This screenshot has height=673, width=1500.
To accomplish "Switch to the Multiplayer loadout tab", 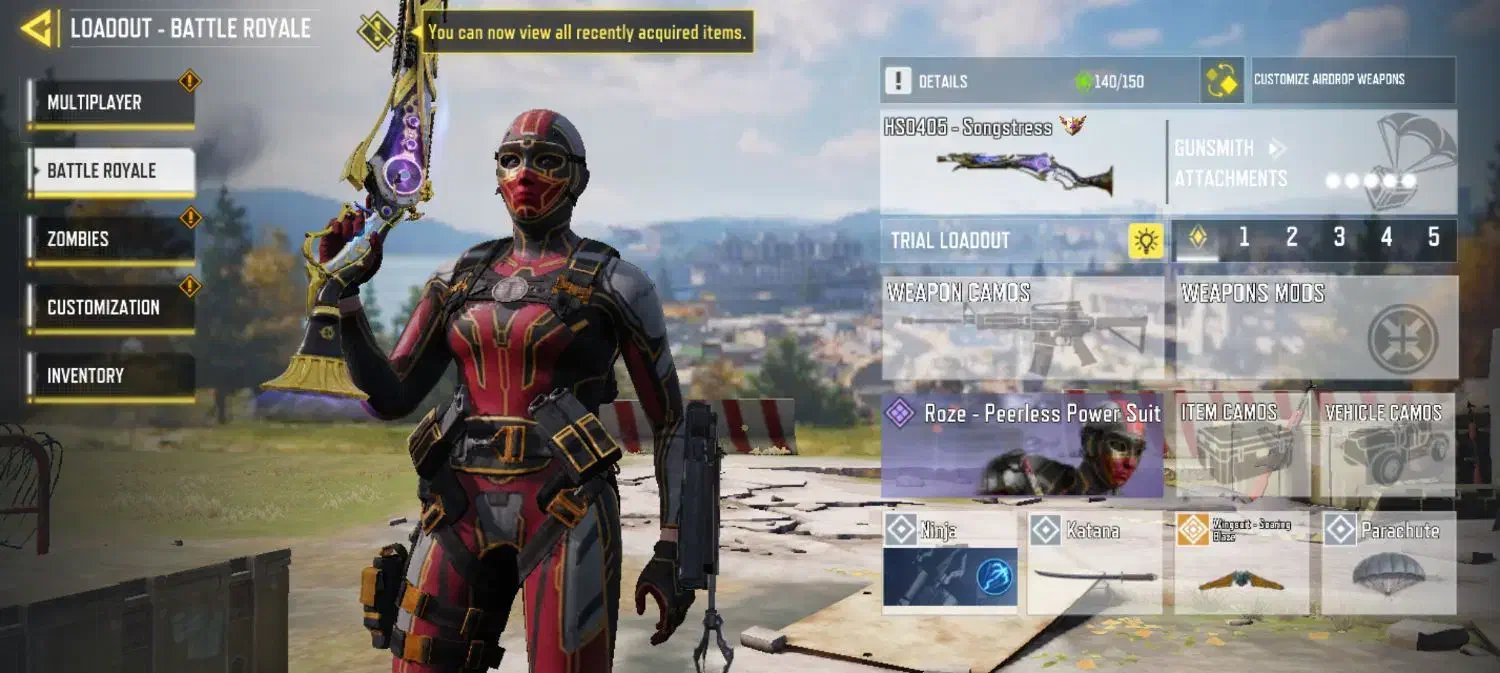I will point(110,103).
